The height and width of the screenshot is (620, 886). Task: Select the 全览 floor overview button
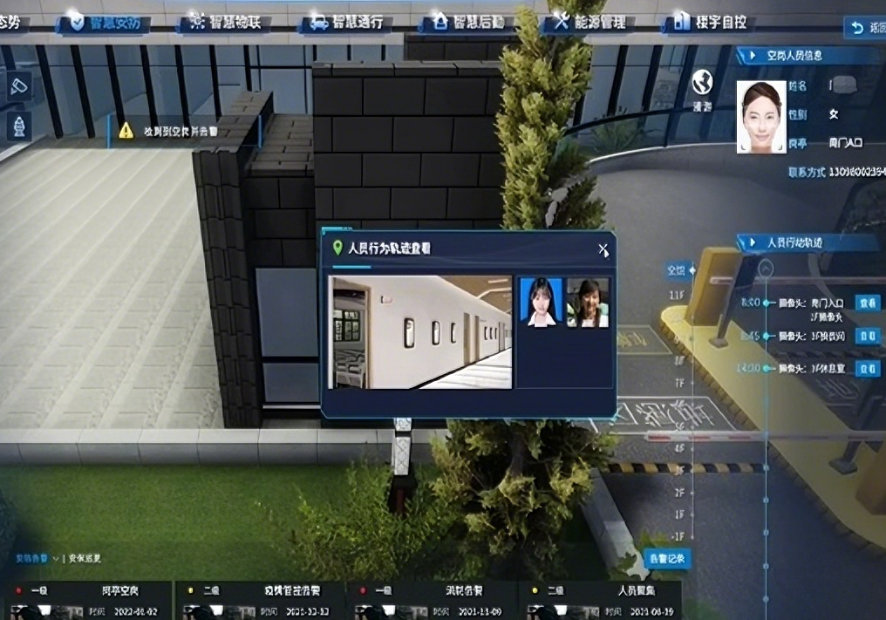coord(677,270)
